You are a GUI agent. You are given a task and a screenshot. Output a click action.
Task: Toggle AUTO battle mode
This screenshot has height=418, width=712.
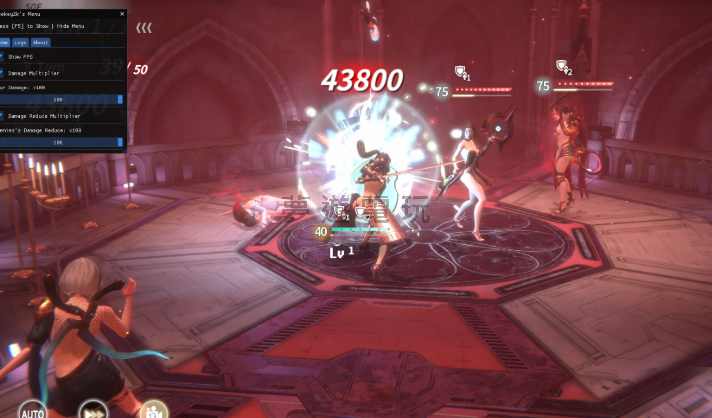coord(32,410)
